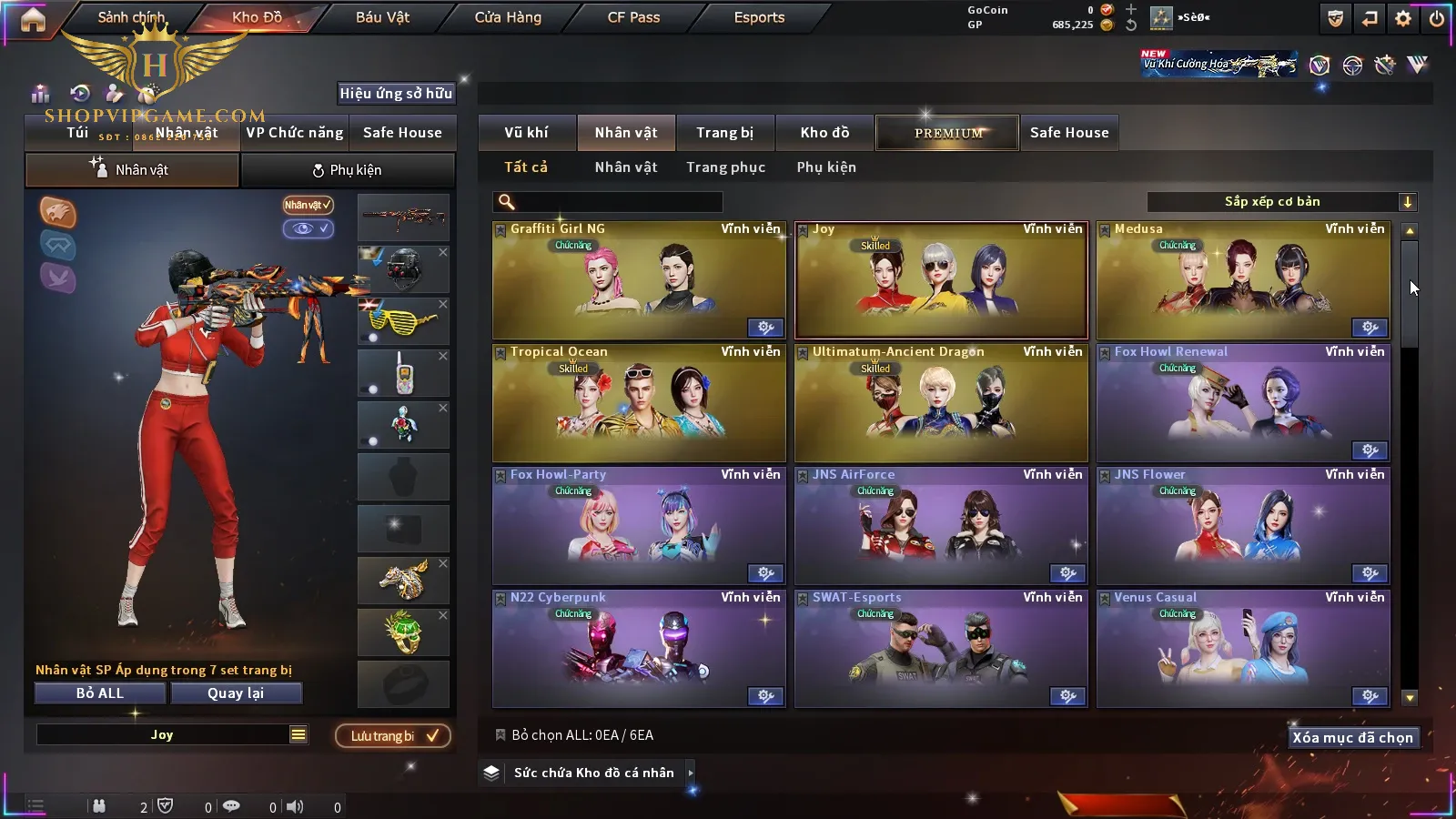This screenshot has width=1456, height=819.
Task: Choose the Medusa character card
Action: [1243, 281]
